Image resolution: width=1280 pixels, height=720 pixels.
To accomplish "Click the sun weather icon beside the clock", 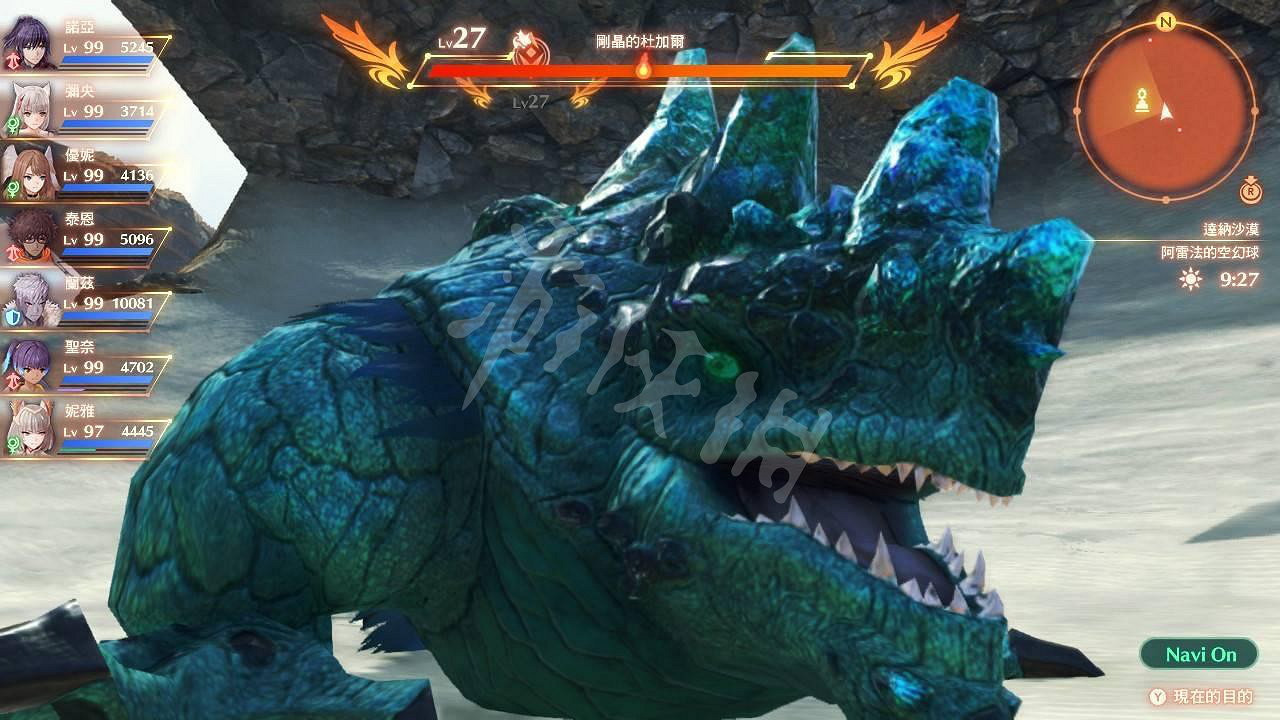I will (1190, 281).
